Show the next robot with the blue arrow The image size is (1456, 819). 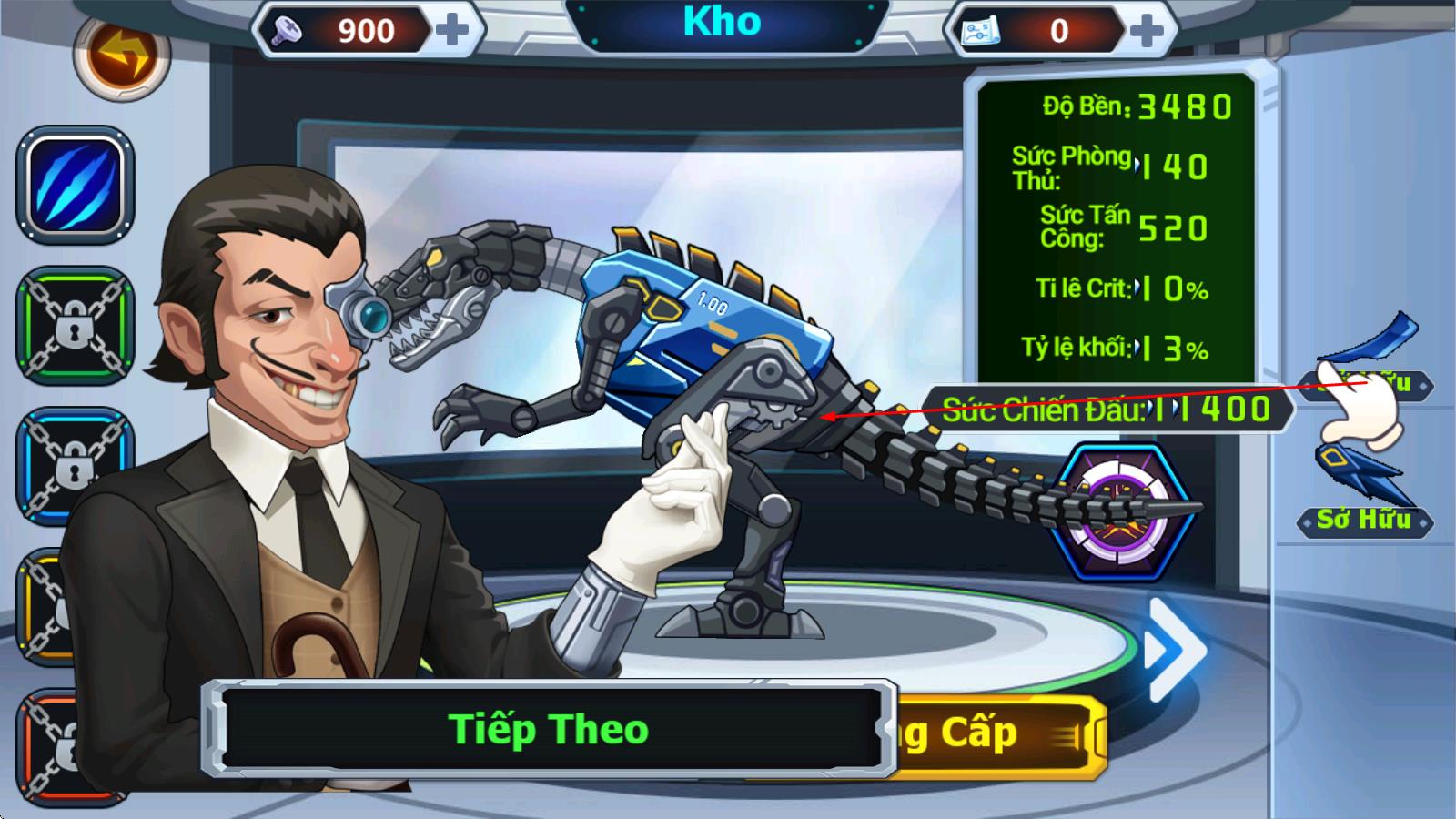1175,650
